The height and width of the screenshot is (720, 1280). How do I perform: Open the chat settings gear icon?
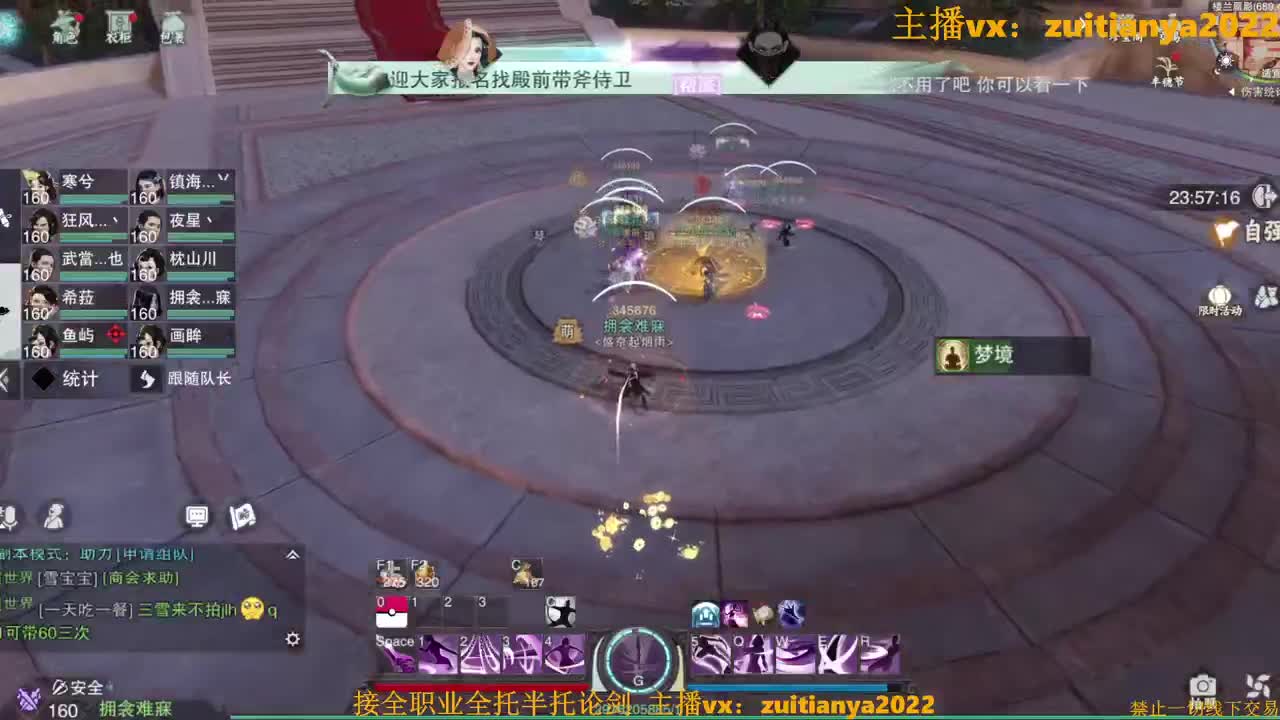[x=292, y=638]
